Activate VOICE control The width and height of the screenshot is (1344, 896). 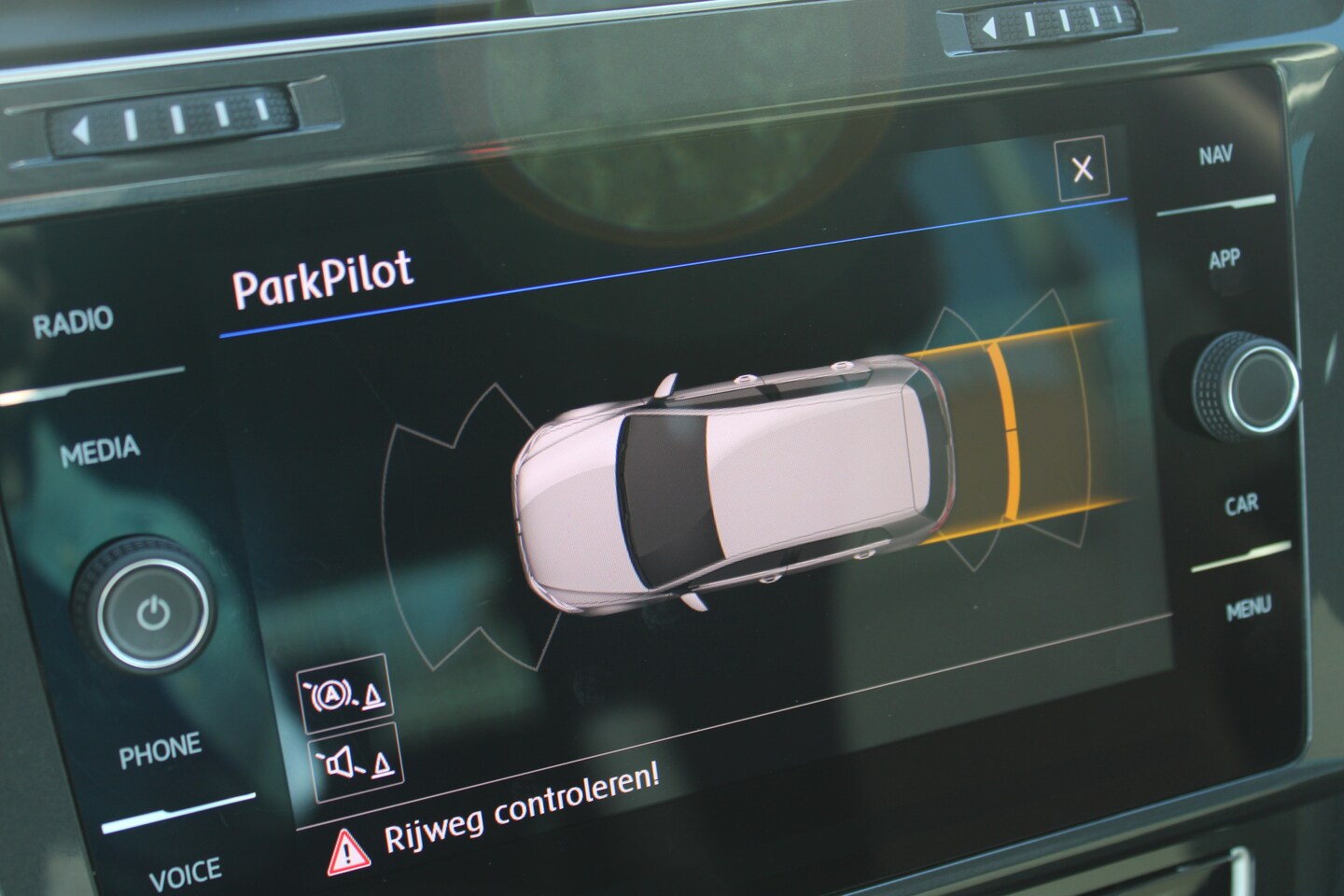[185, 874]
